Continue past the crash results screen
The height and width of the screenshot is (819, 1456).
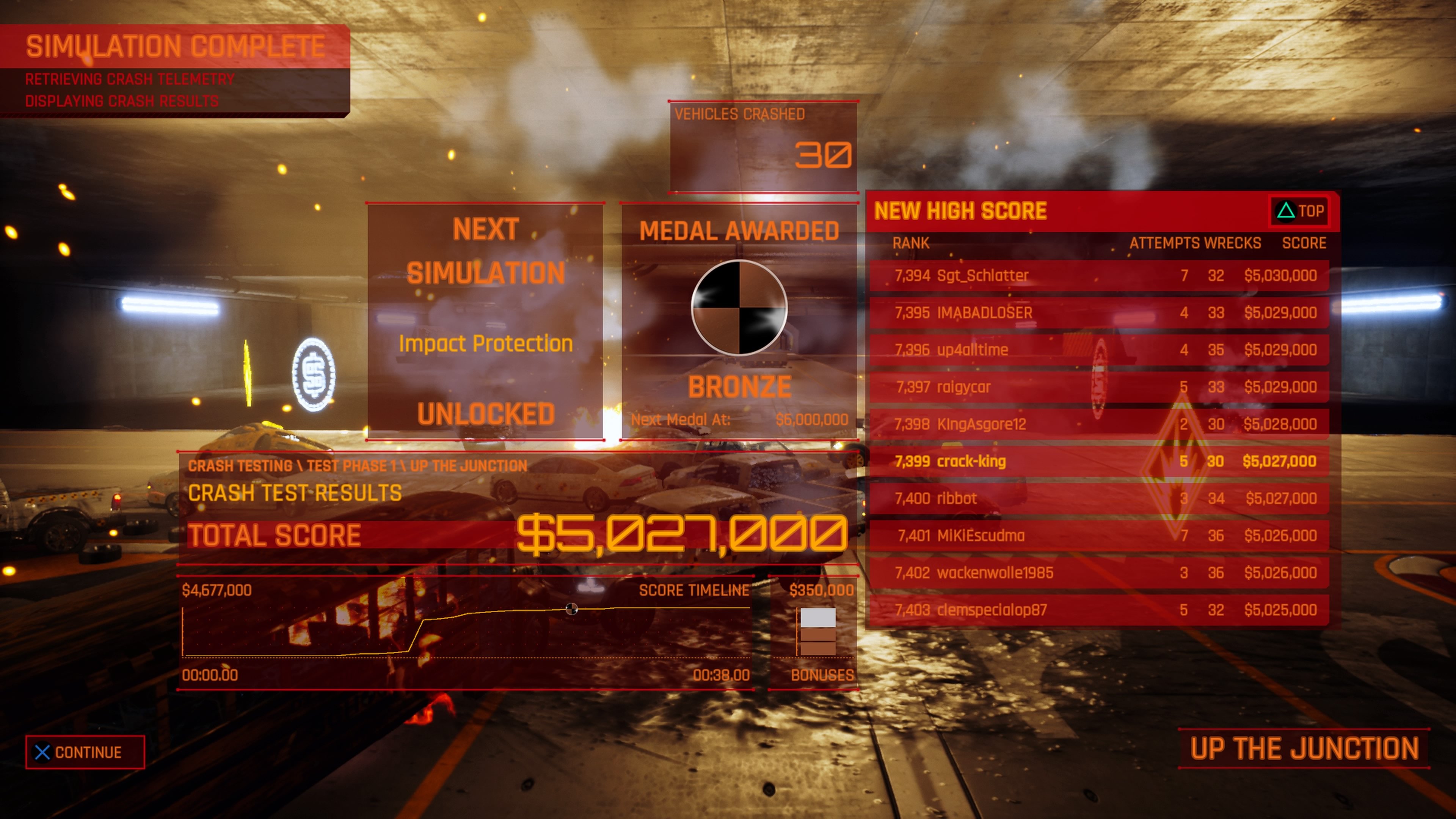pos(85,752)
